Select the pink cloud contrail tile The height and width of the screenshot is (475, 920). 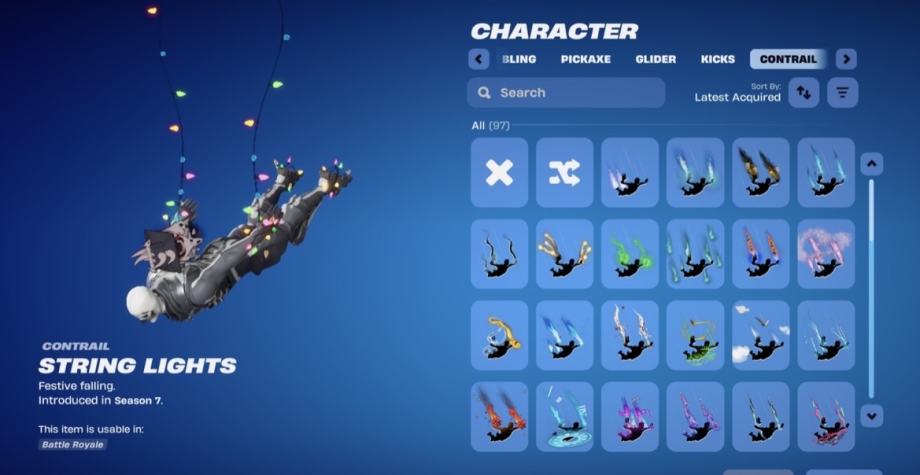(826, 254)
